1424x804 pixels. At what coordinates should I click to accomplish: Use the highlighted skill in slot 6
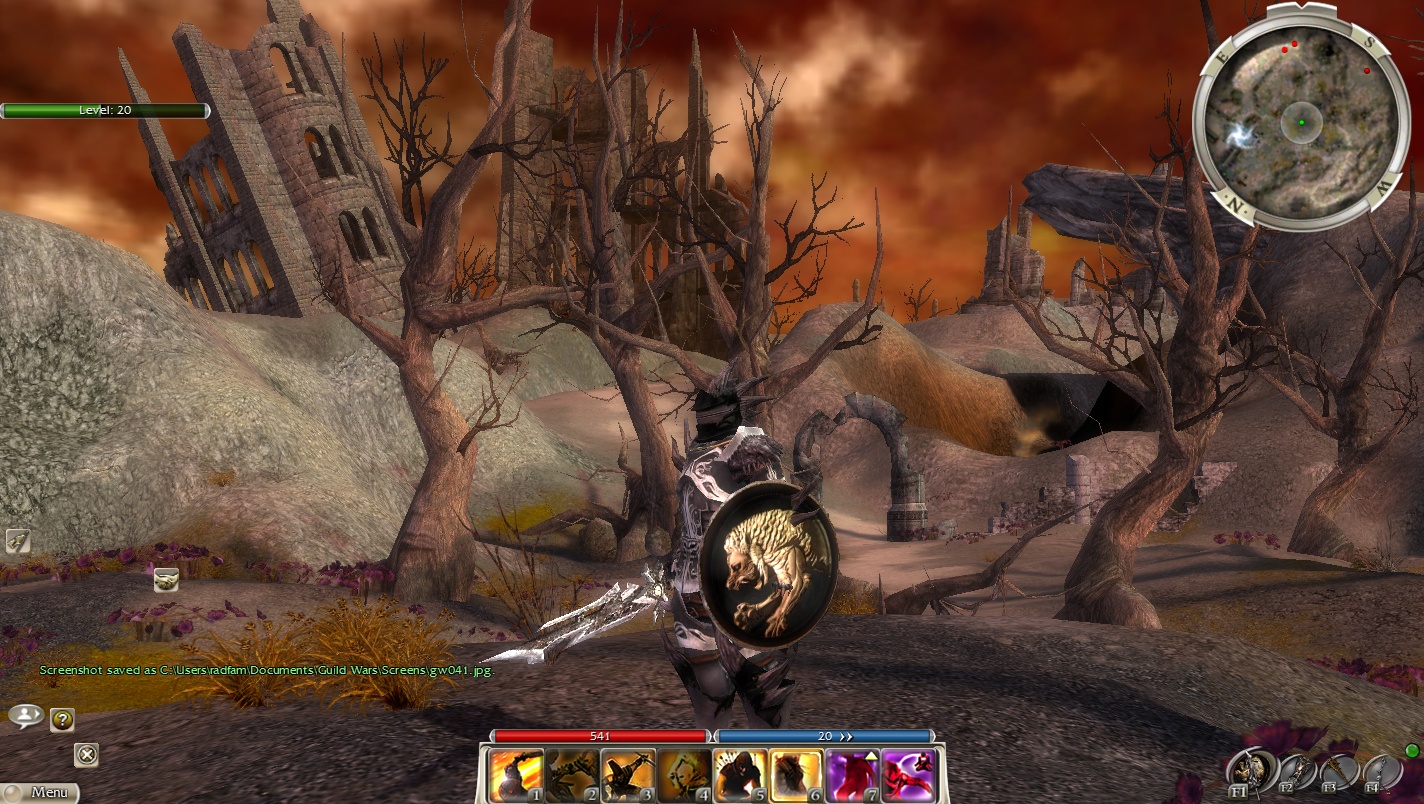pos(796,776)
